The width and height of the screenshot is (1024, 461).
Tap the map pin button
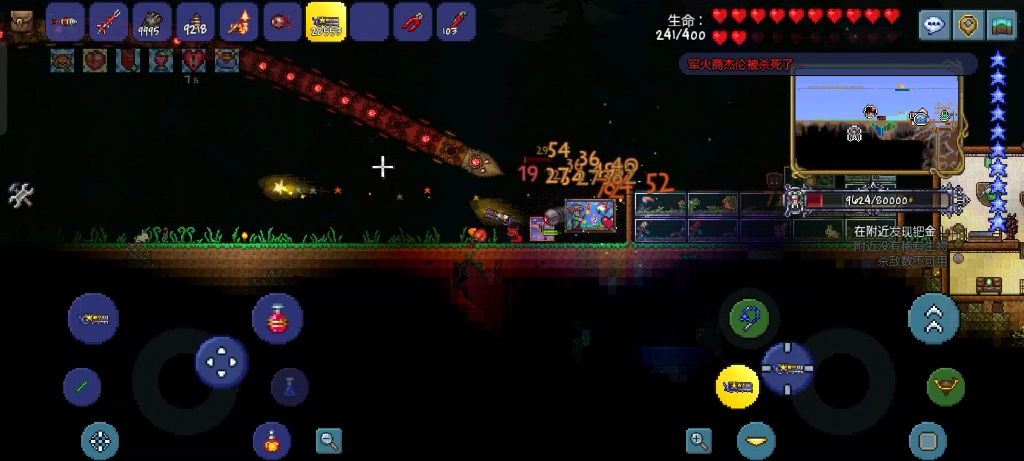(968, 25)
